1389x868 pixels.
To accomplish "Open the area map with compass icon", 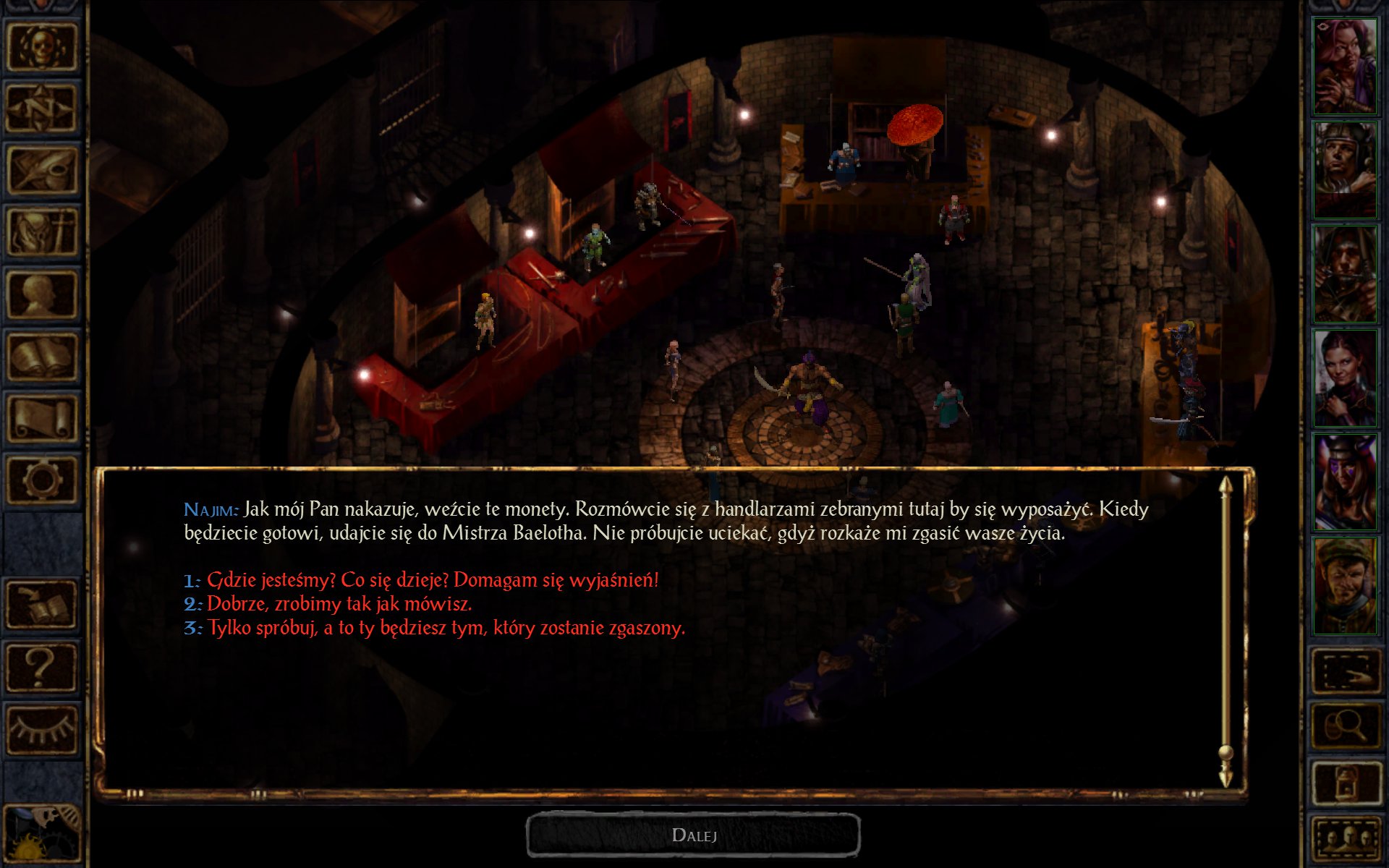I will (41, 108).
